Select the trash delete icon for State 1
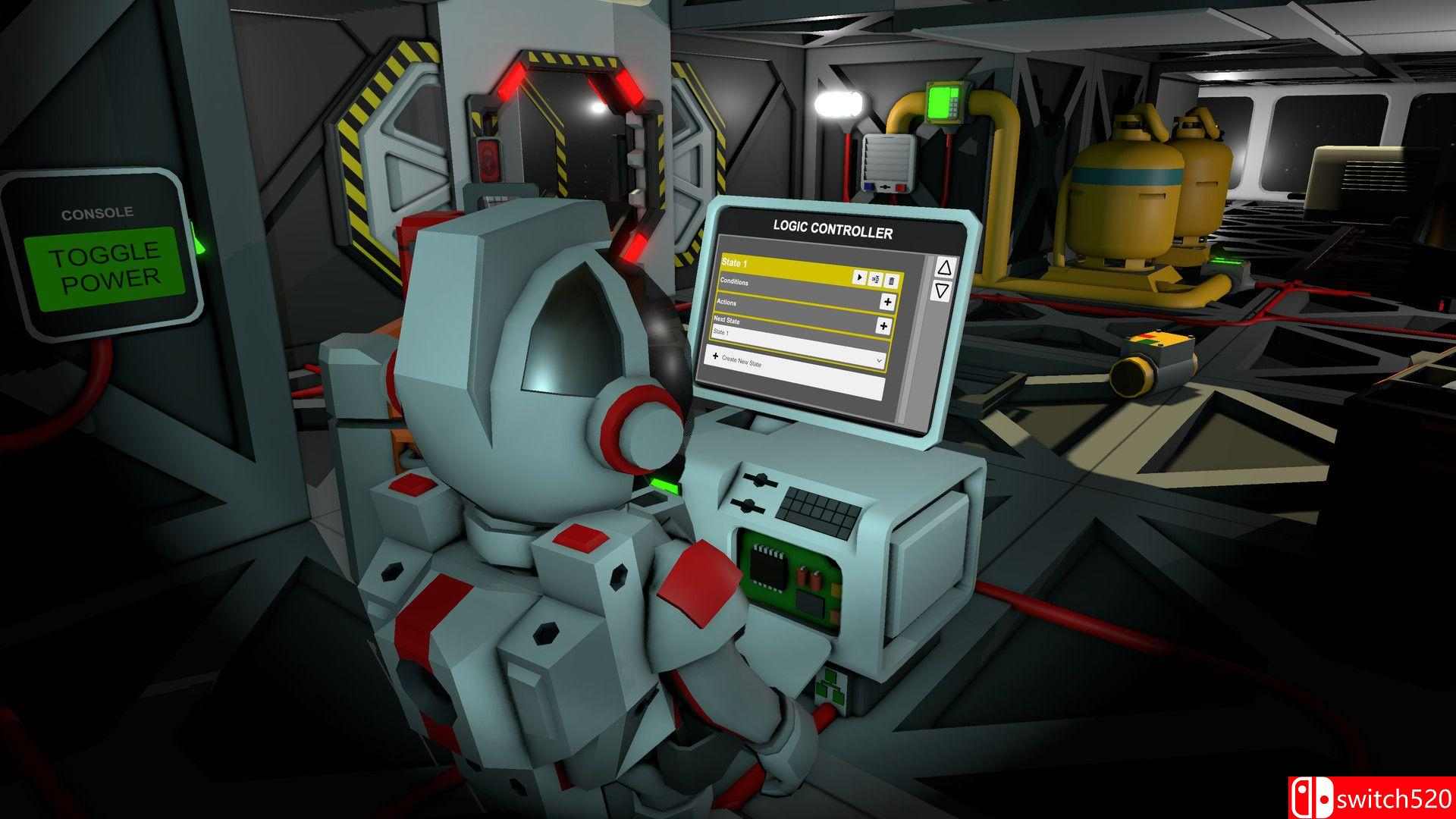 click(x=893, y=279)
